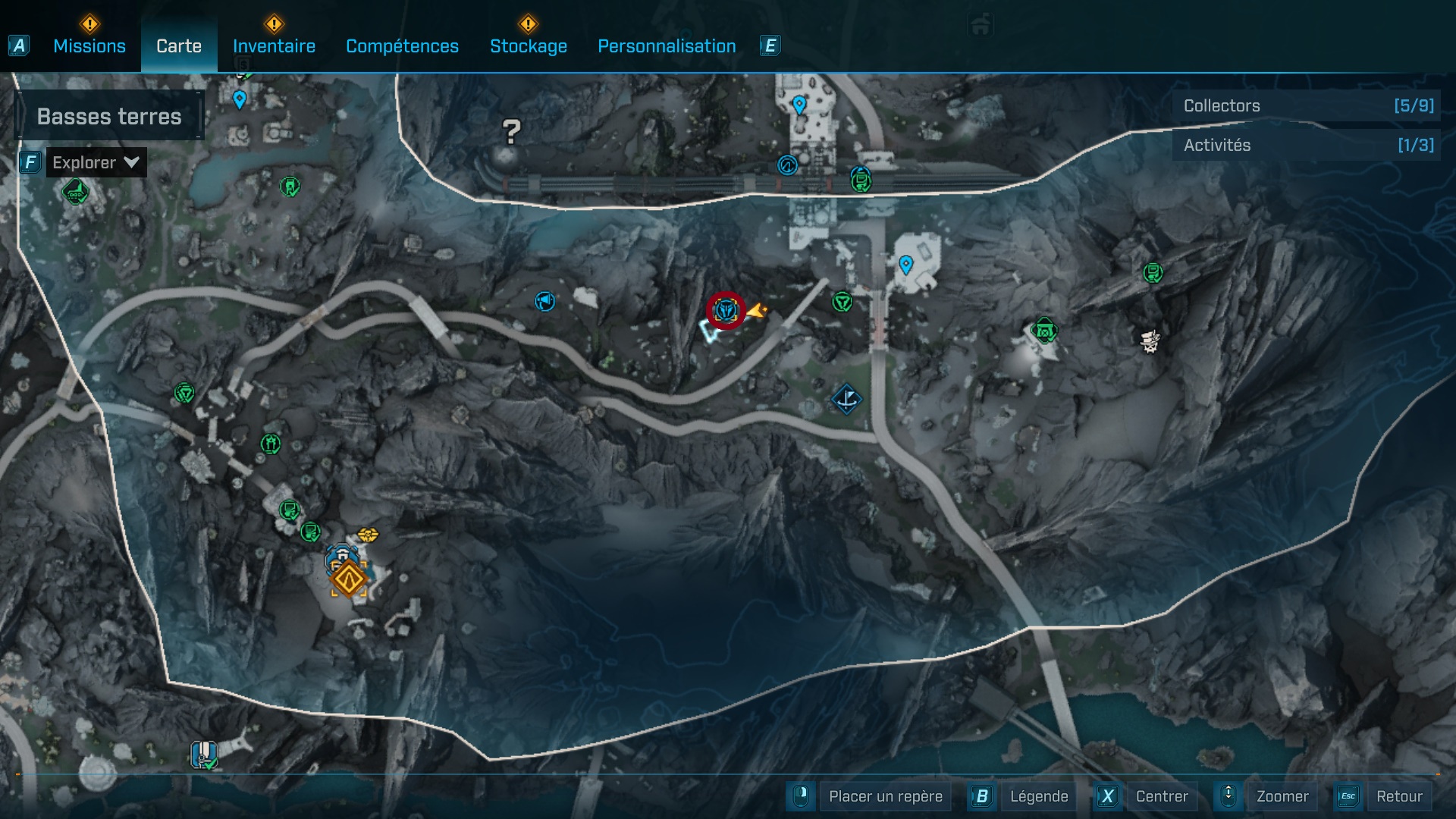Open the Inventaire tab
This screenshot has height=819, width=1456.
tap(274, 46)
